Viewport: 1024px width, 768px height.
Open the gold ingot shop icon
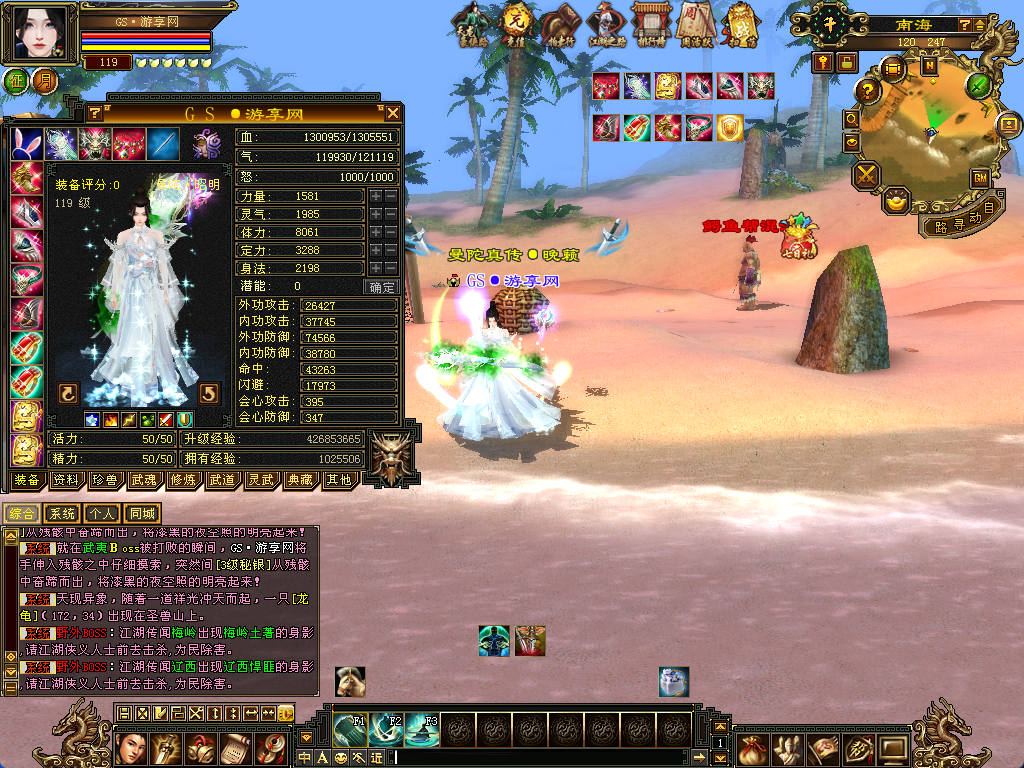tap(899, 201)
